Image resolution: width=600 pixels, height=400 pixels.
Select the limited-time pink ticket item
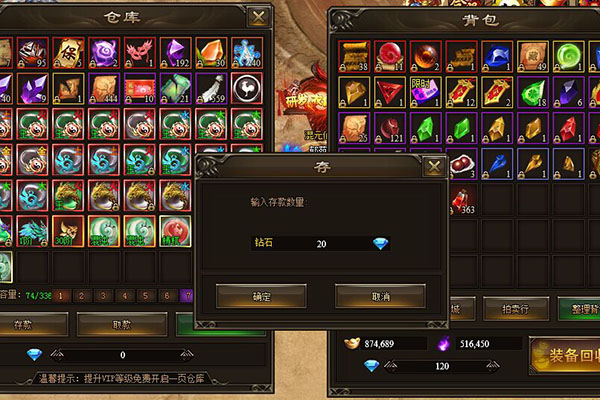tap(425, 92)
